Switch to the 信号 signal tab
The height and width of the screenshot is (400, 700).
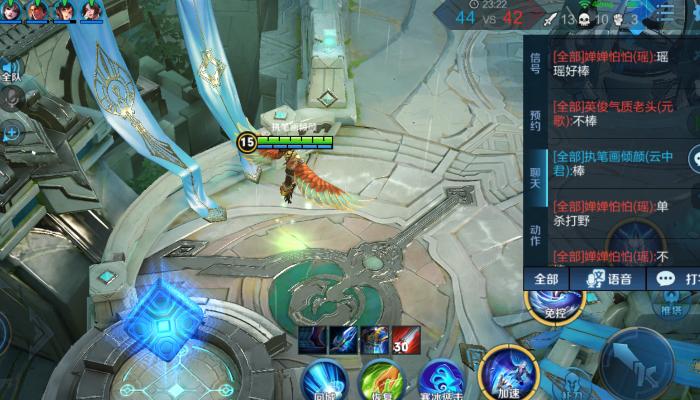[535, 63]
